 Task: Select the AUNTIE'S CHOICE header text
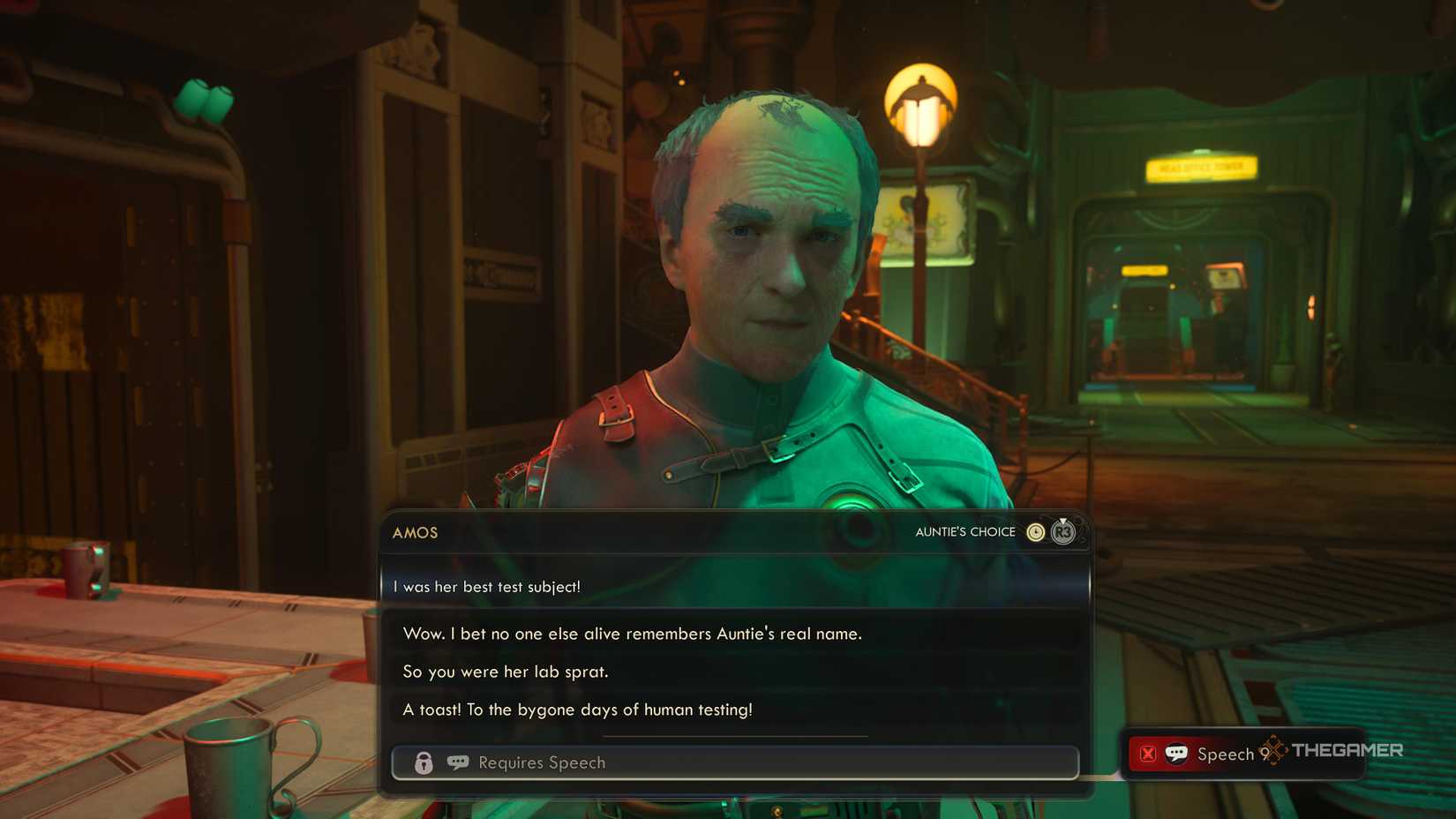point(965,531)
